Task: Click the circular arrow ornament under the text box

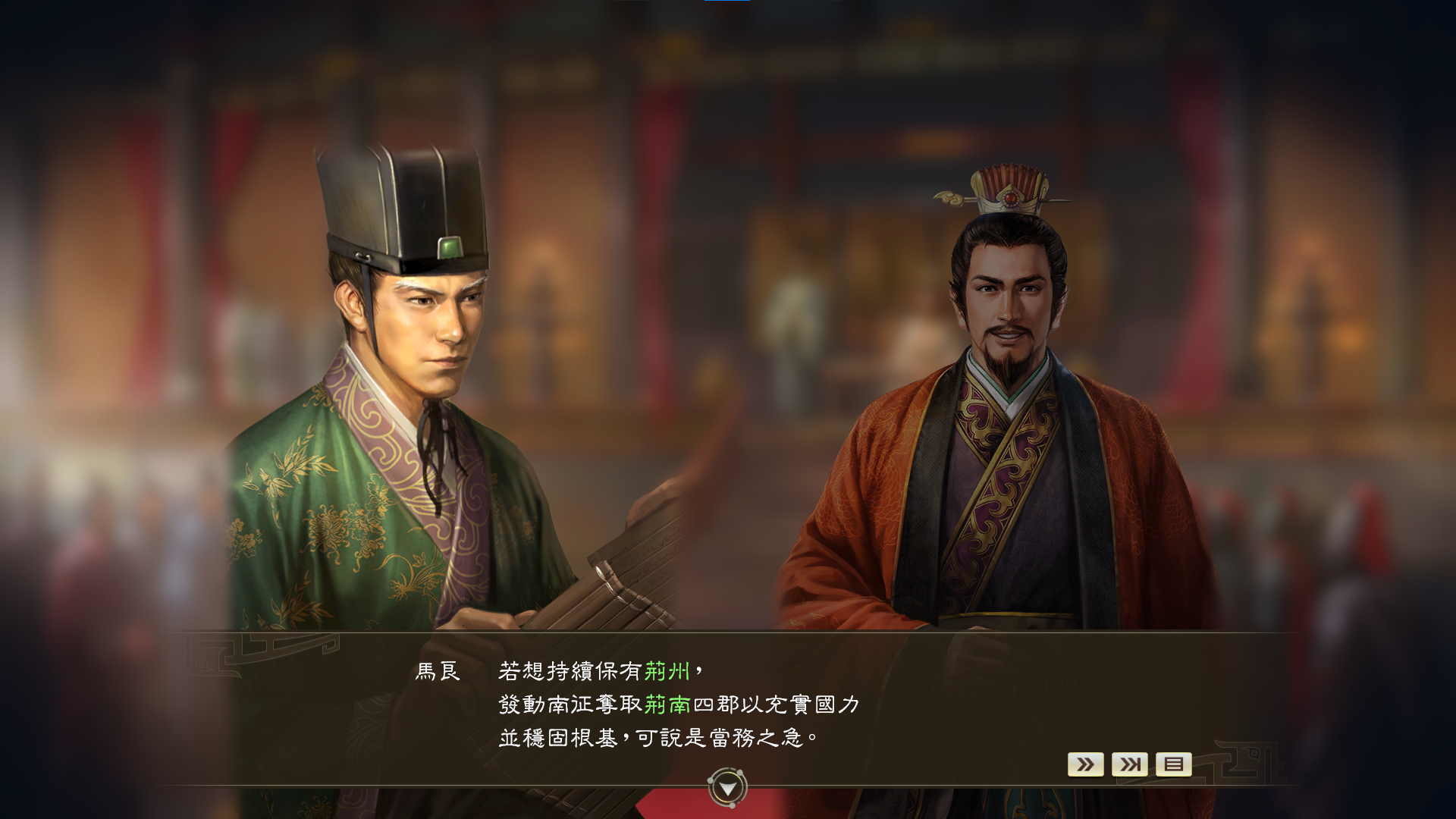Action: tap(727, 786)
